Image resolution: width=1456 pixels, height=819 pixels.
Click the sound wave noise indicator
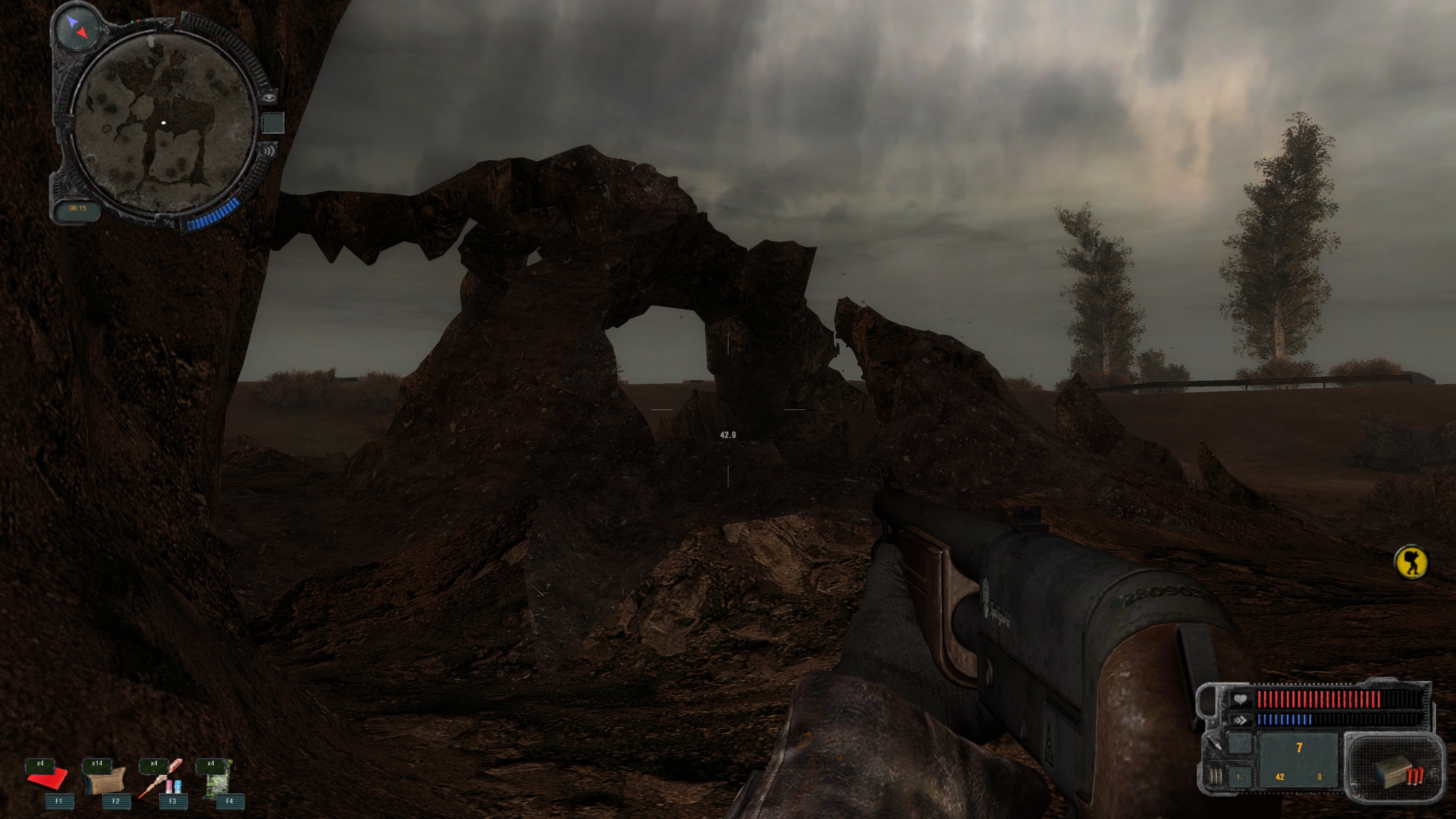pyautogui.click(x=269, y=152)
